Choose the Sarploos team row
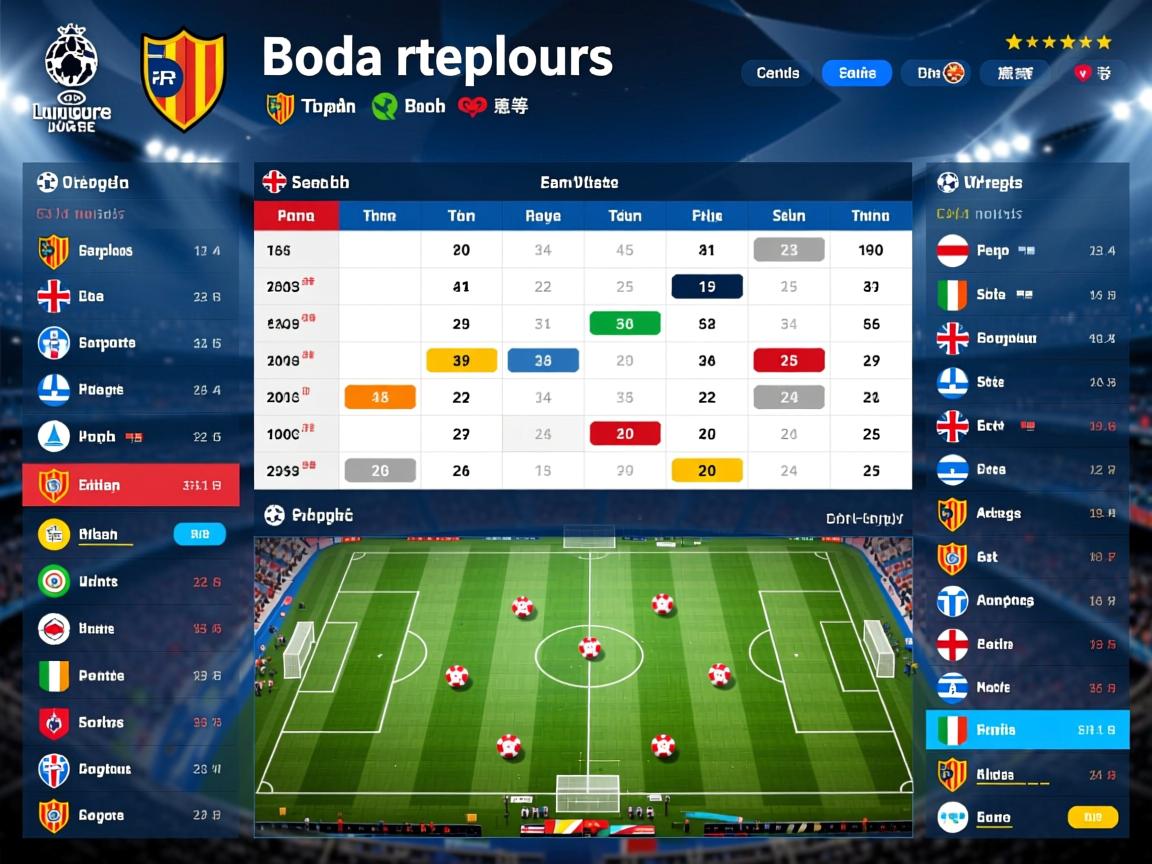1152x864 pixels. point(131,251)
